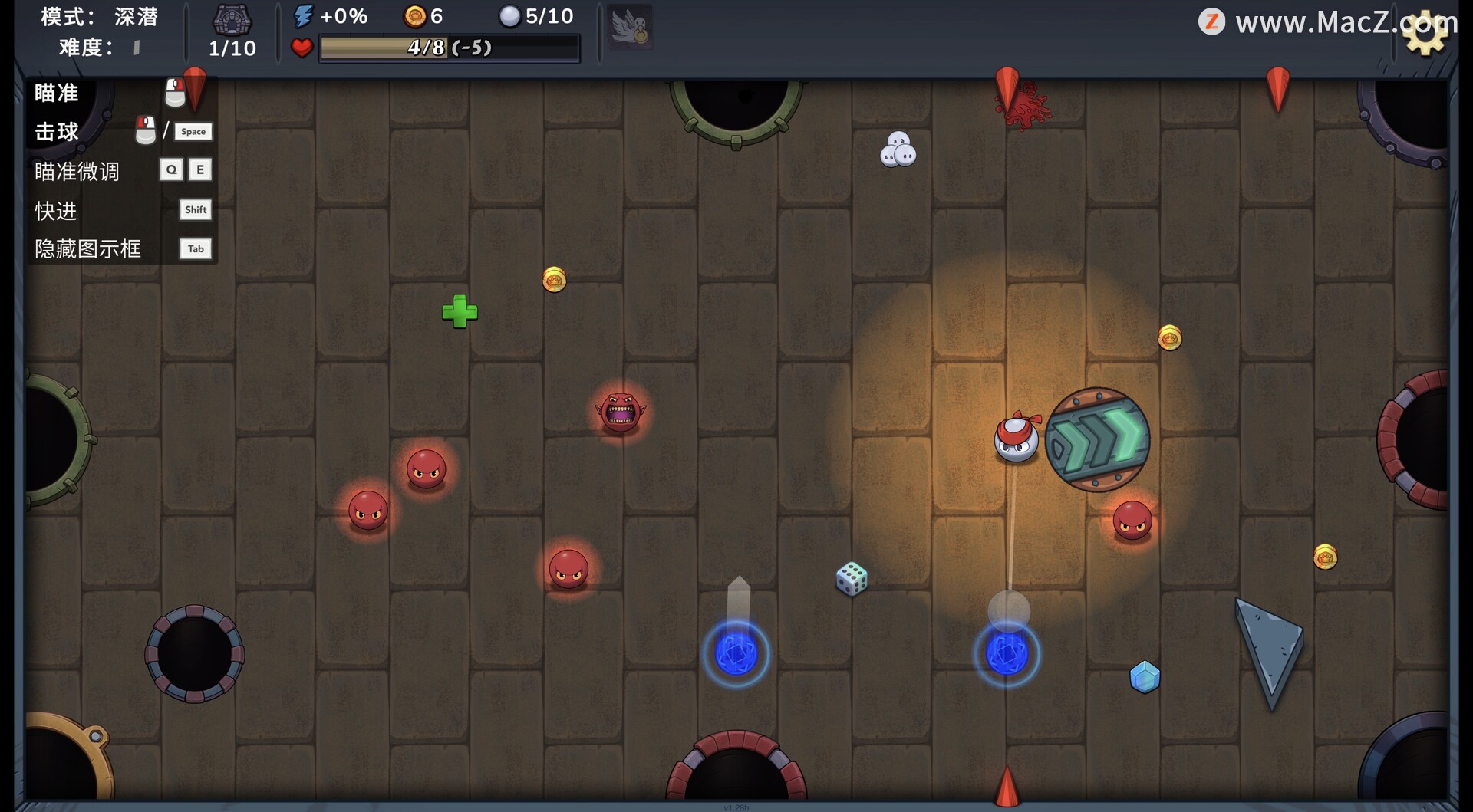The height and width of the screenshot is (812, 1473).
Task: Click the dungeon floor progress icon
Action: (x=232, y=20)
